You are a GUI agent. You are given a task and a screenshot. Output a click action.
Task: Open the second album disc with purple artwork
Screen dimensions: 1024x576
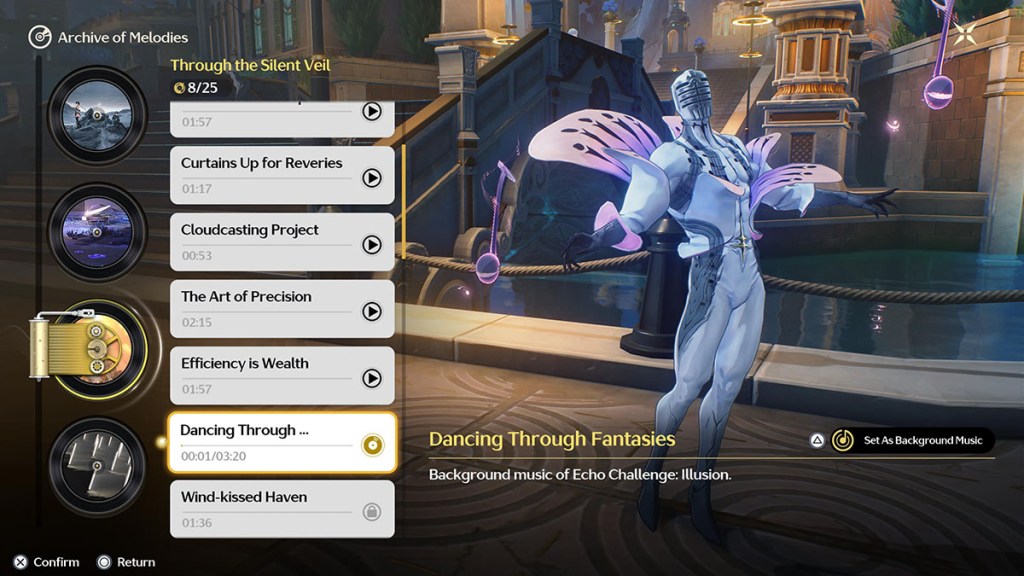click(x=97, y=232)
